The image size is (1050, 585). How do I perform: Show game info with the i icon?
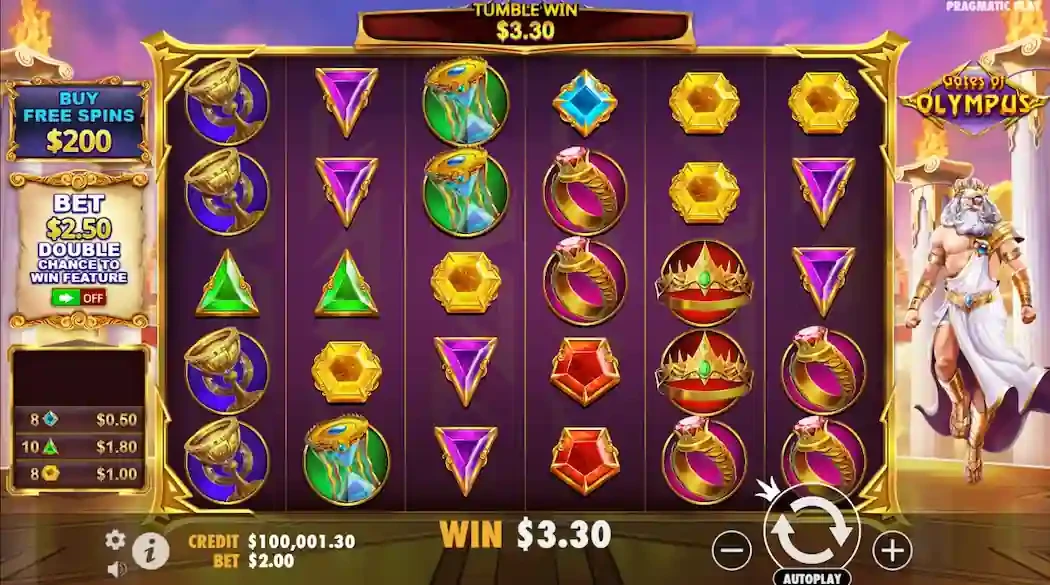pos(150,548)
